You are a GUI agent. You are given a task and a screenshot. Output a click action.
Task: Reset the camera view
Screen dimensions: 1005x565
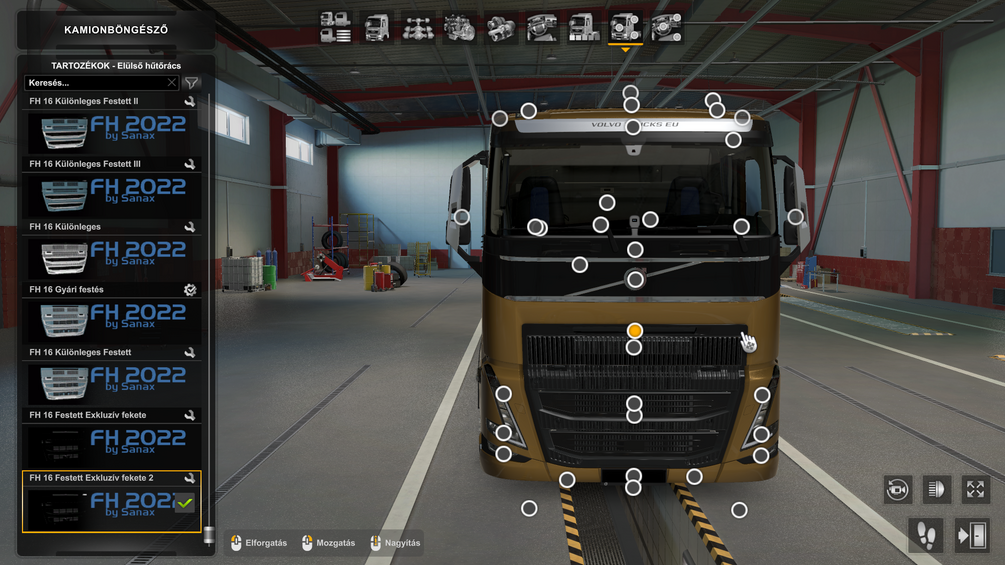click(x=897, y=489)
